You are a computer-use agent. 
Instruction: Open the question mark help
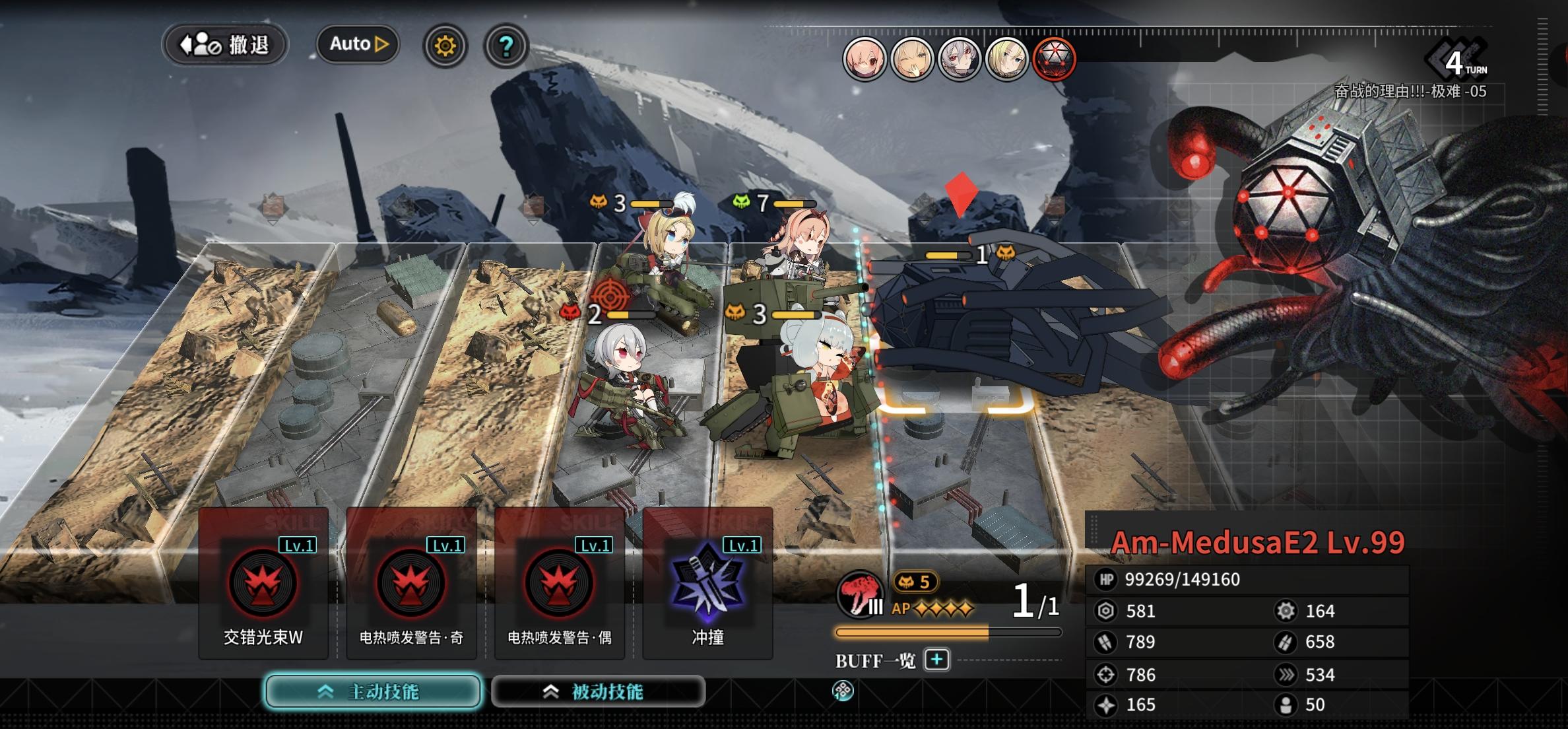coord(506,46)
